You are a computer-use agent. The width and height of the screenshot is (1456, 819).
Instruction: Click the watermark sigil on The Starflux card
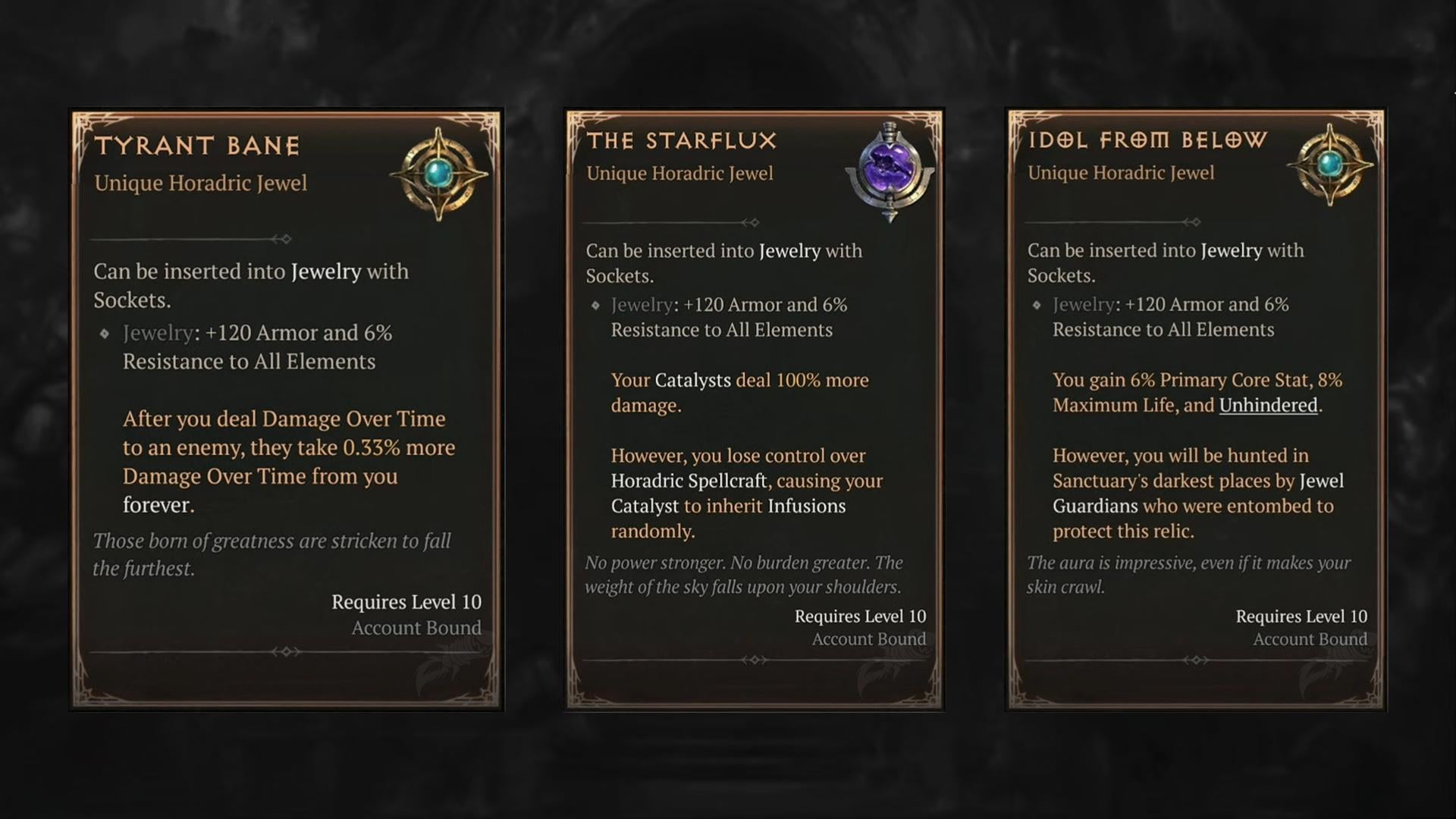(x=880, y=675)
